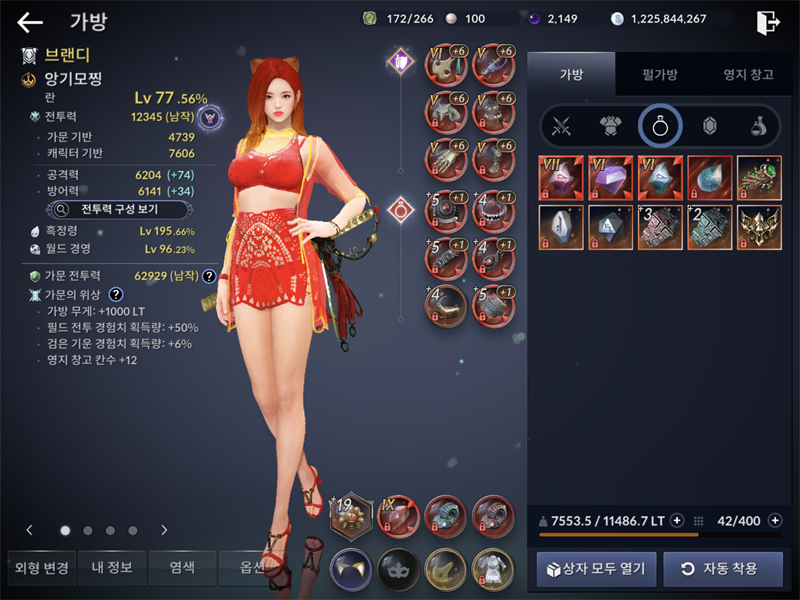Exit the bag screen via door icon
The height and width of the screenshot is (600, 800).
(768, 21)
